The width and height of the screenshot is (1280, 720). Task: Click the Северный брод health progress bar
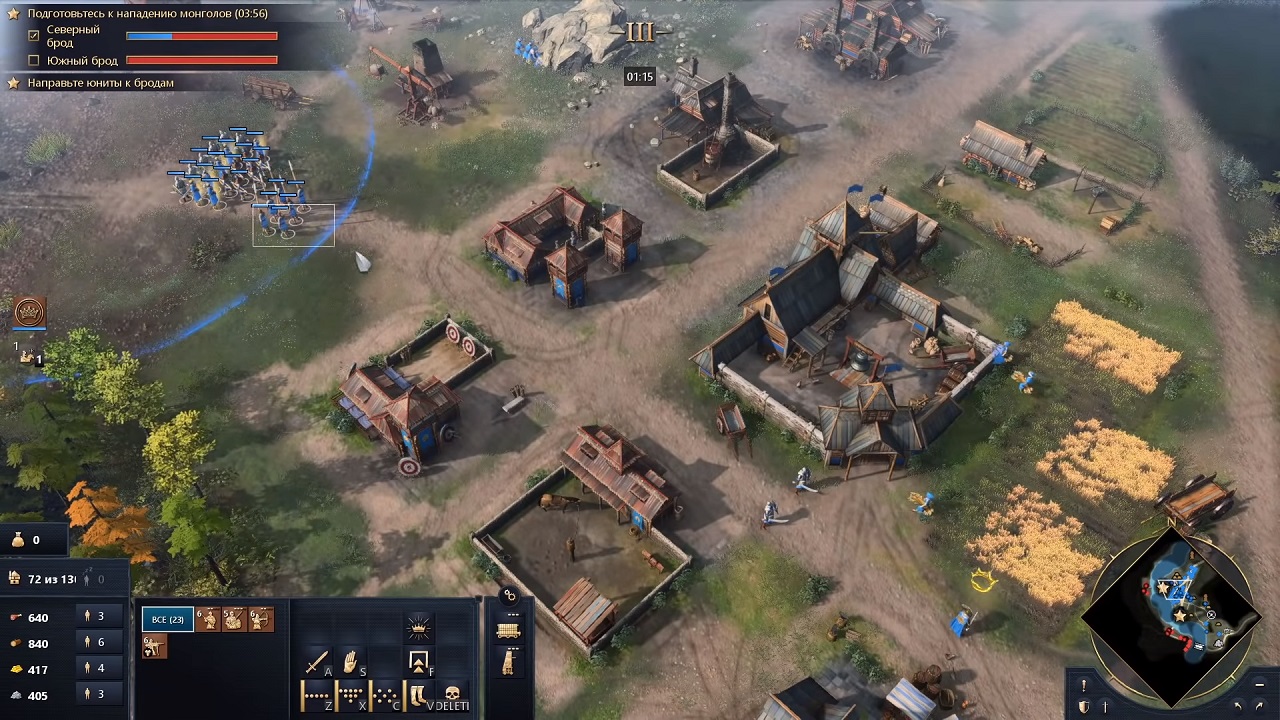pyautogui.click(x=201, y=36)
